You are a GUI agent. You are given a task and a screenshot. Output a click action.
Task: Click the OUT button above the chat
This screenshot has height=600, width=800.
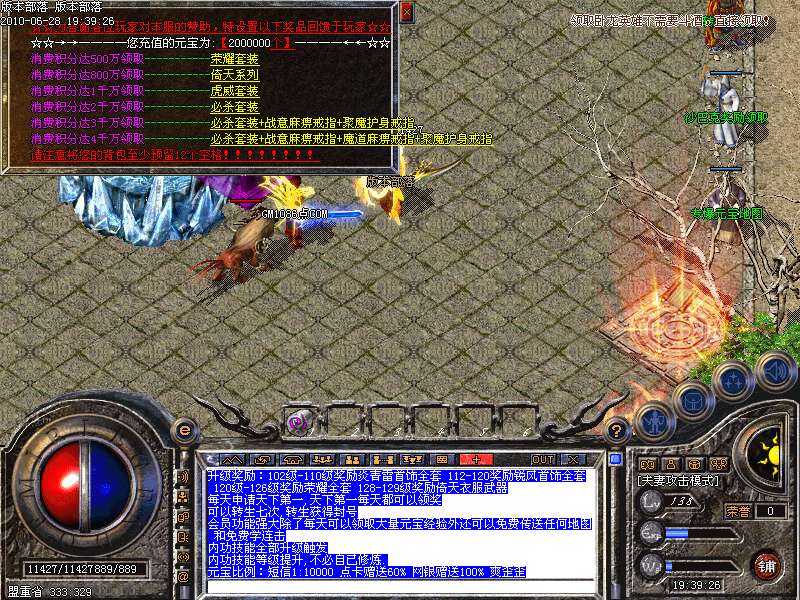coord(543,459)
